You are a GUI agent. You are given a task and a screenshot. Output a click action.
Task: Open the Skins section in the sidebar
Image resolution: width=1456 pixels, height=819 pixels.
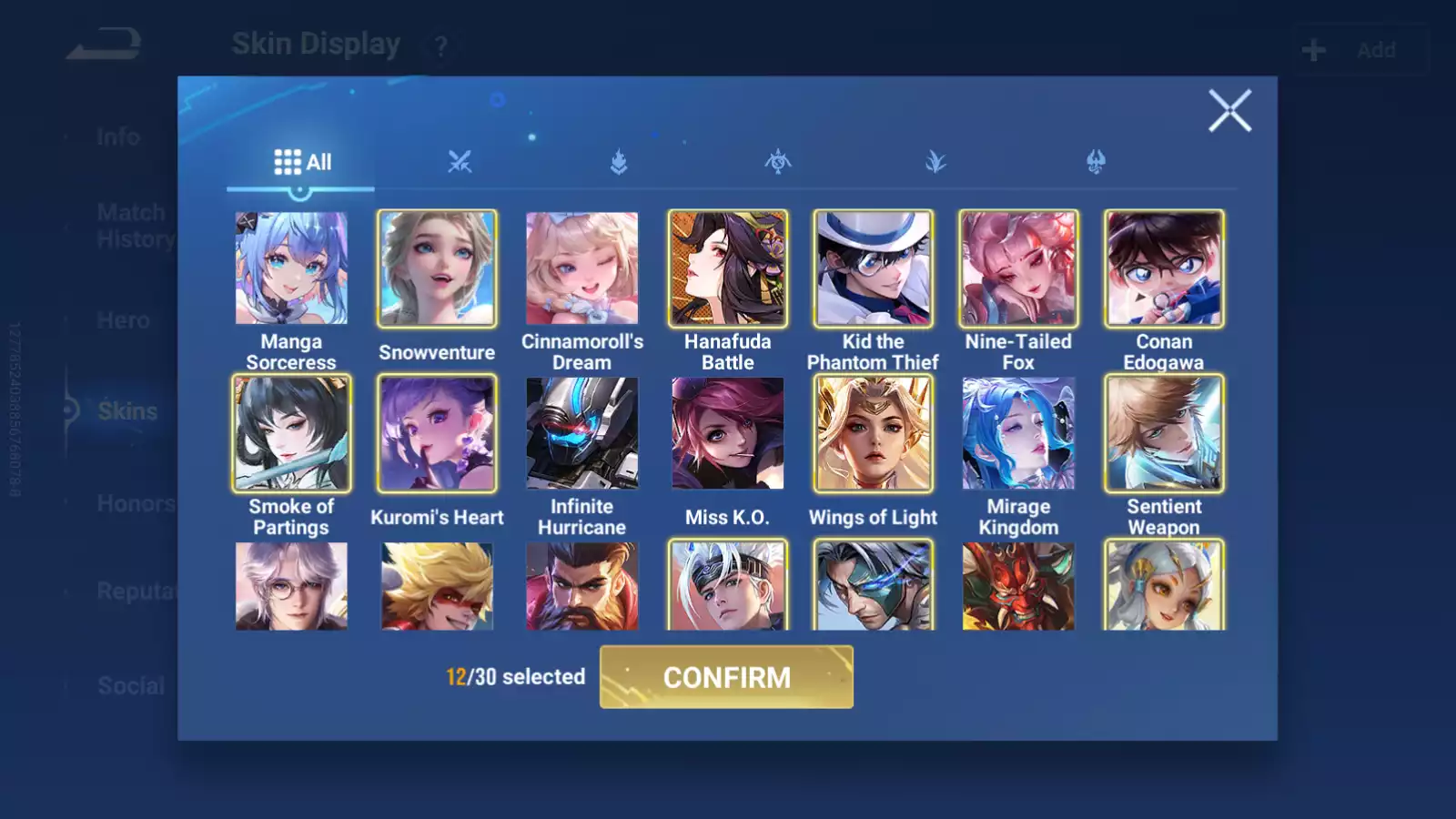[x=128, y=411]
